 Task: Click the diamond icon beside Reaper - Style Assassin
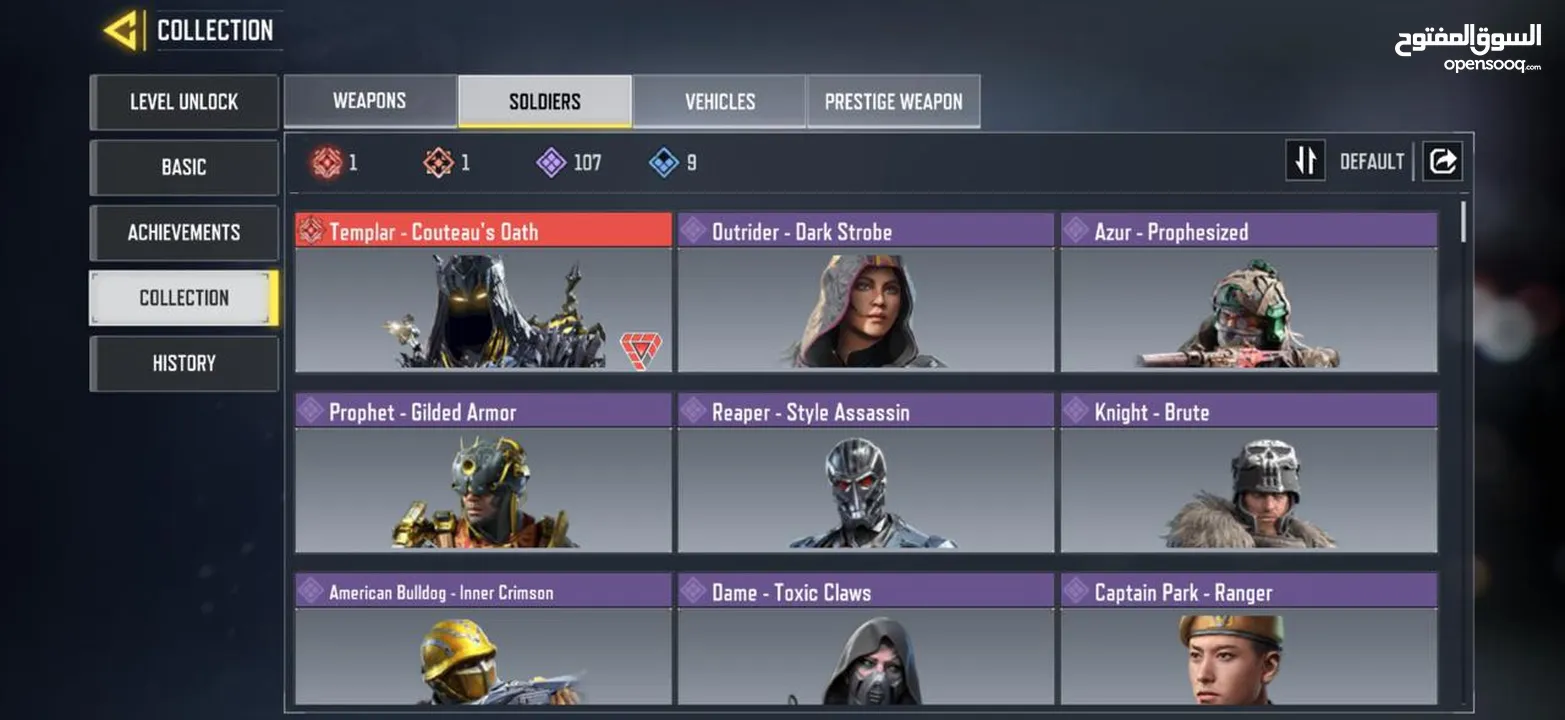click(x=691, y=411)
